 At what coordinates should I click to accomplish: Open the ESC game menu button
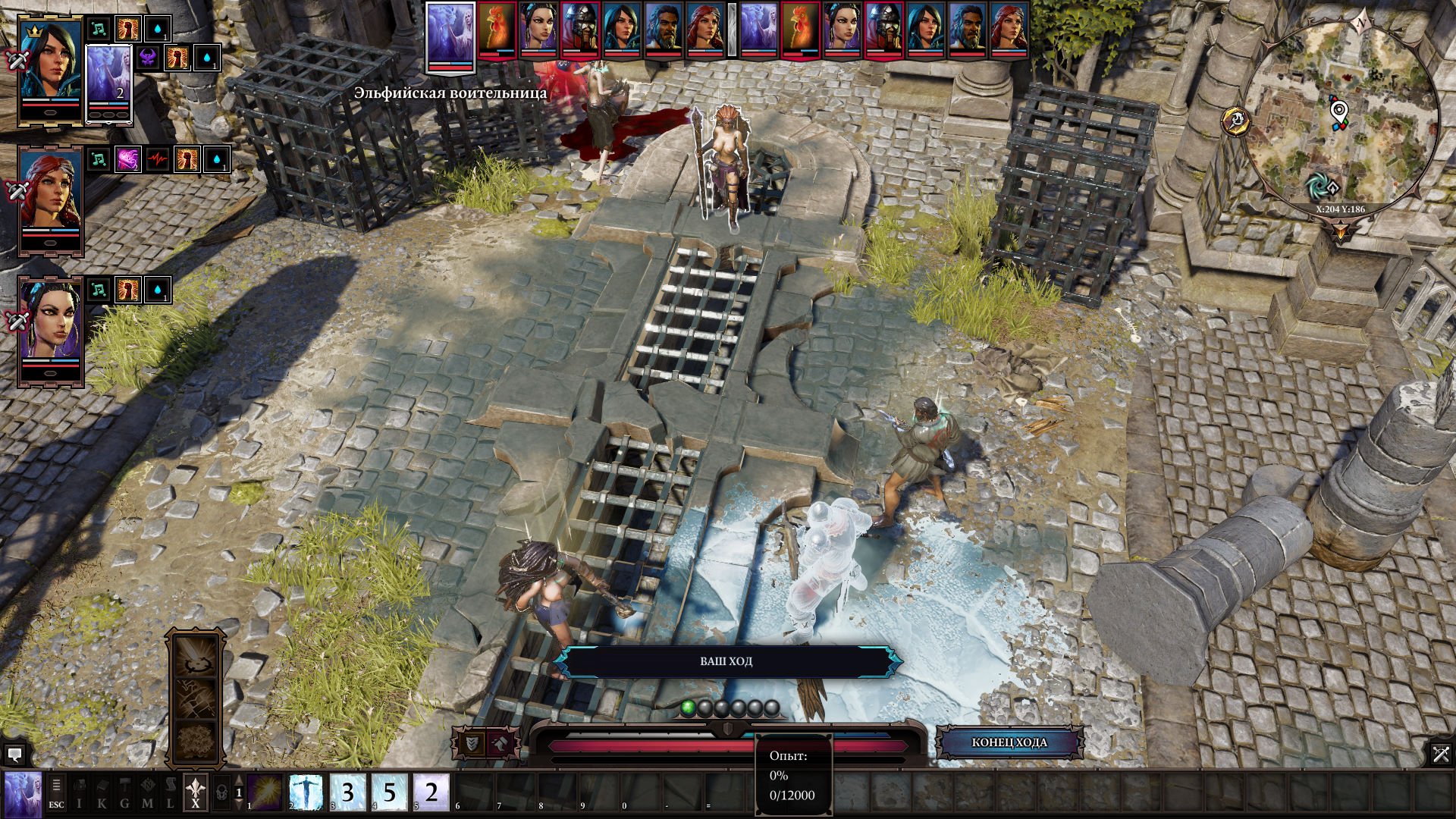click(x=57, y=792)
